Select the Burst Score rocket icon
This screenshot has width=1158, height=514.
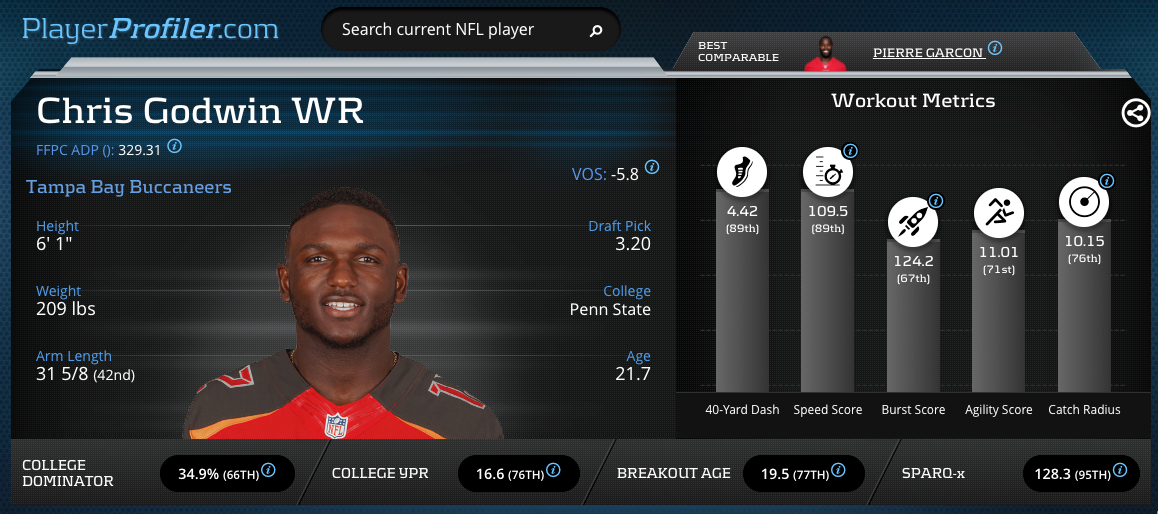click(x=913, y=221)
